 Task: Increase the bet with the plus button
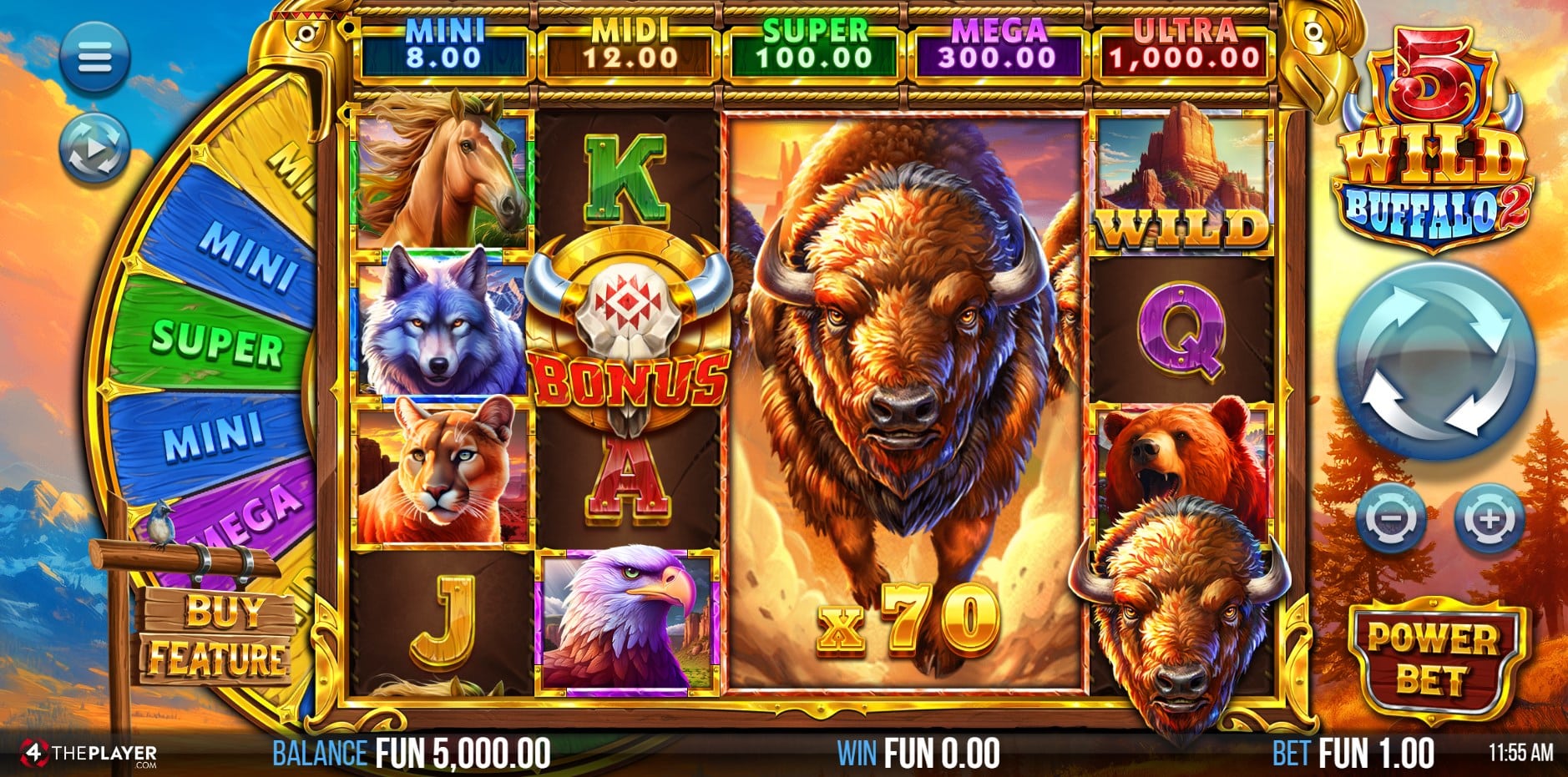tap(1489, 518)
